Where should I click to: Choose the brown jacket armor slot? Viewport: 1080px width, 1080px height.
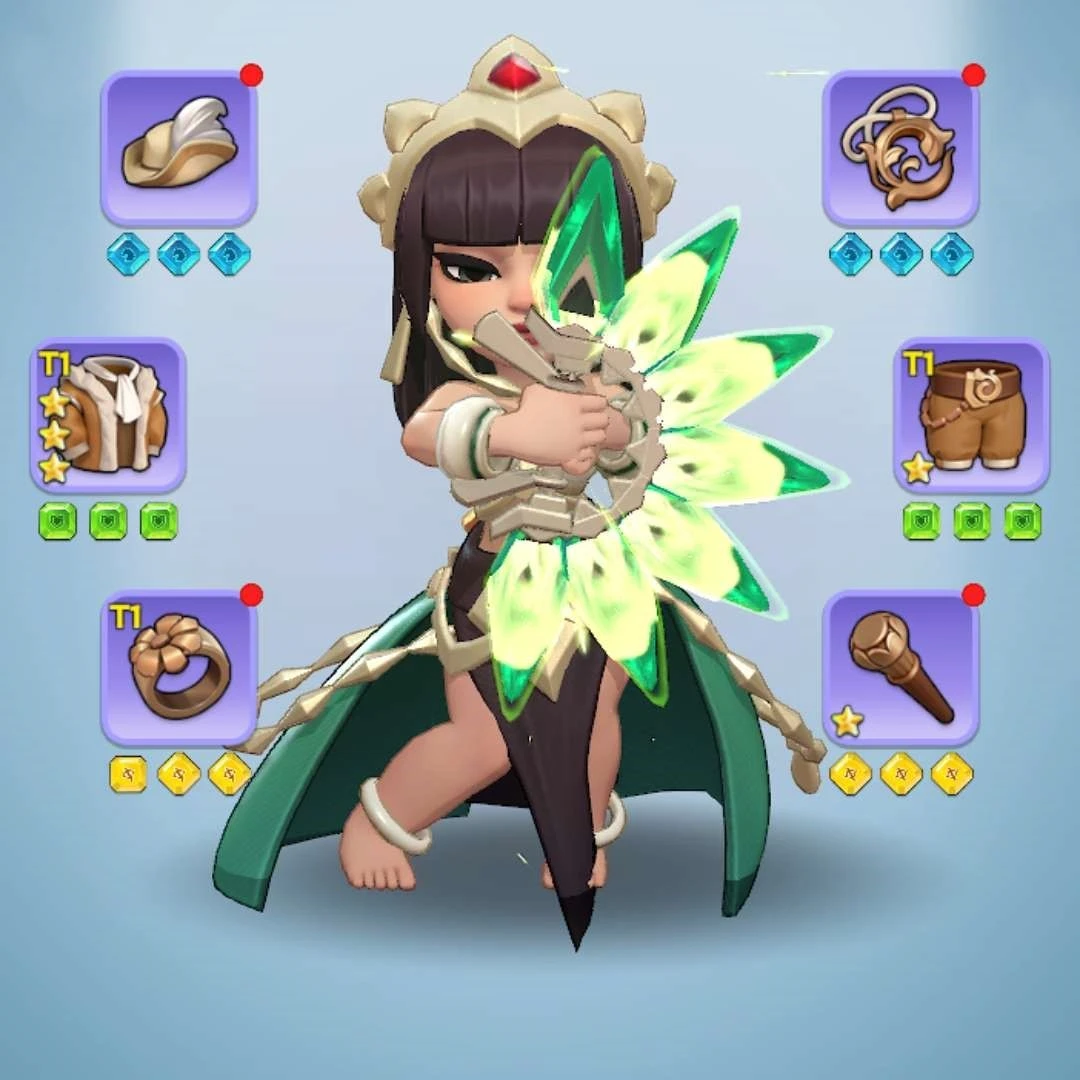point(108,416)
